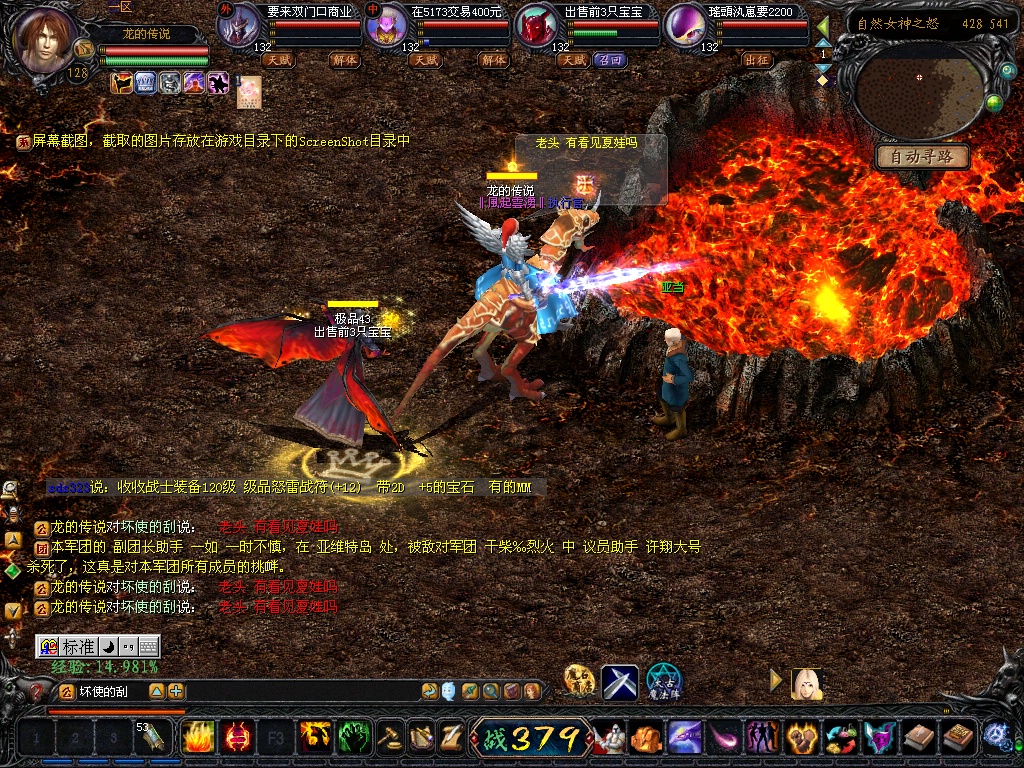Select the purple orb pet portrait
This screenshot has width=1024, height=768.
coord(685,26)
